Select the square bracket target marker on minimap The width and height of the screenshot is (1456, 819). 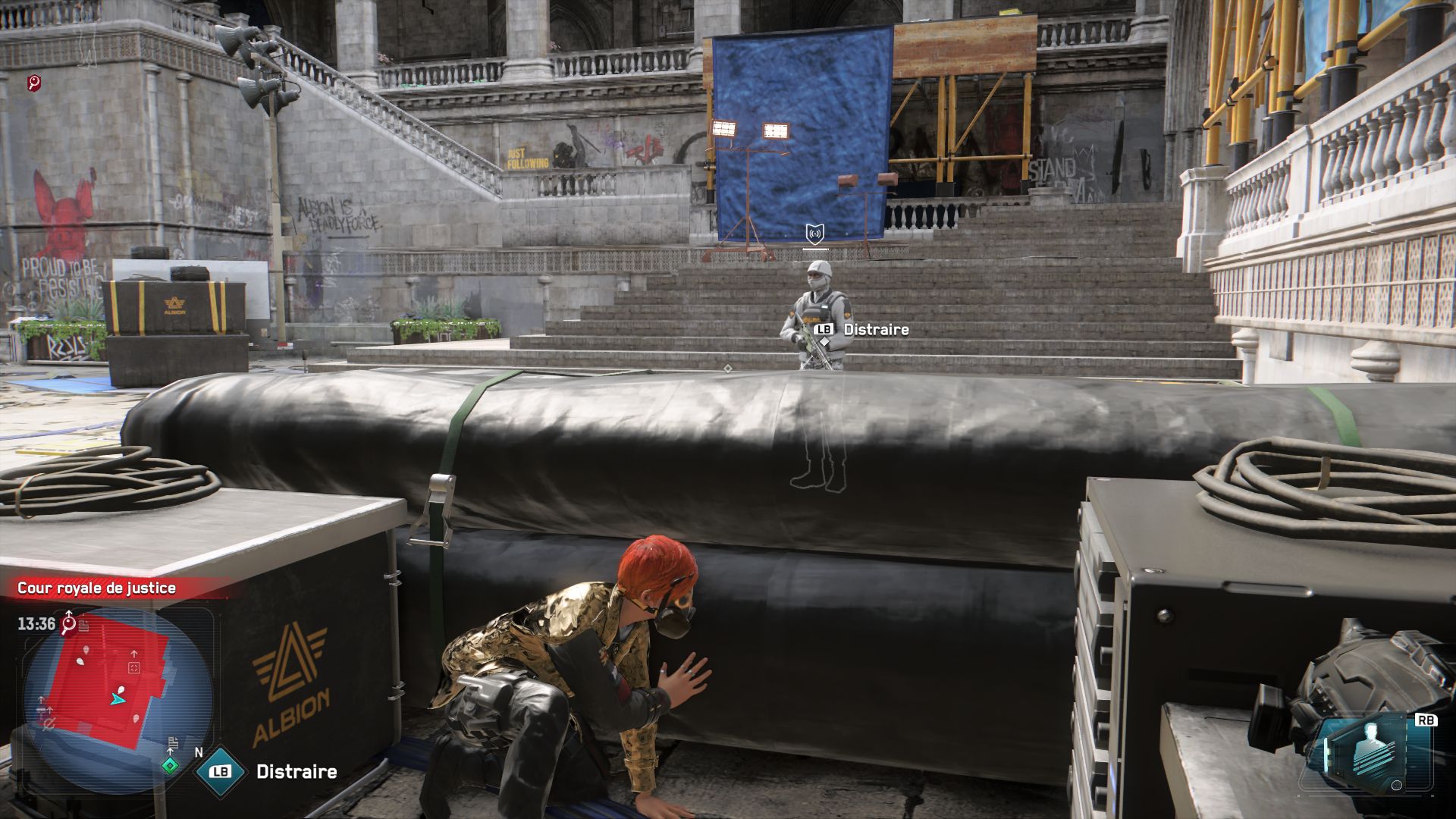pyautogui.click(x=133, y=668)
